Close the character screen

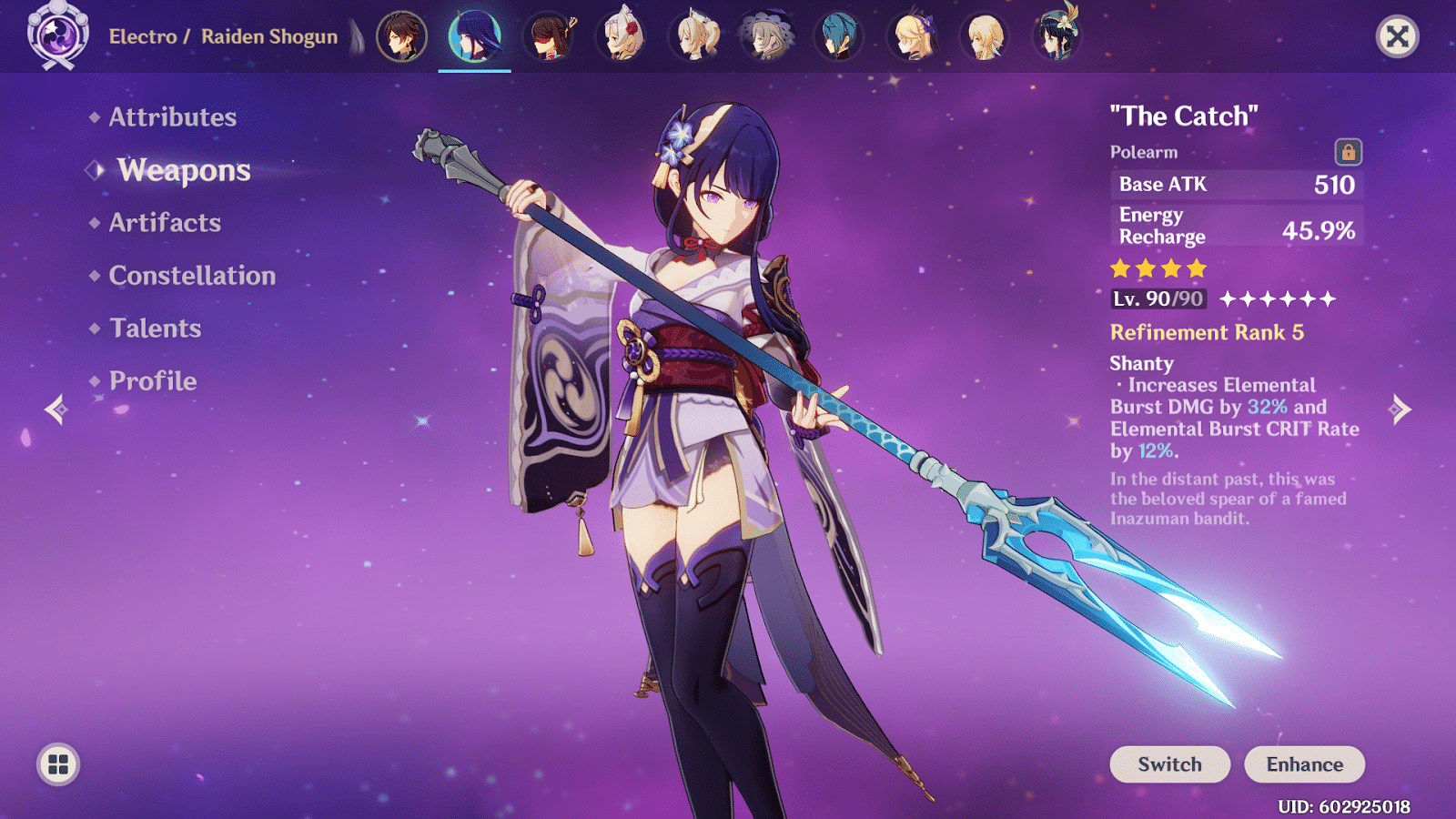1397,36
